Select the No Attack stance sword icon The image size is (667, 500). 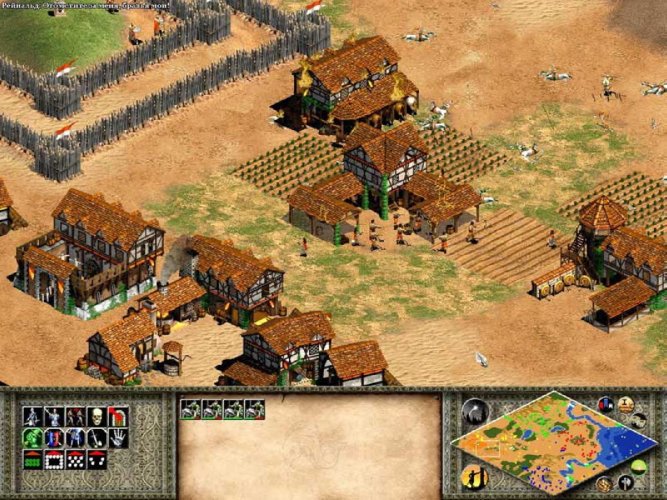click(x=97, y=437)
